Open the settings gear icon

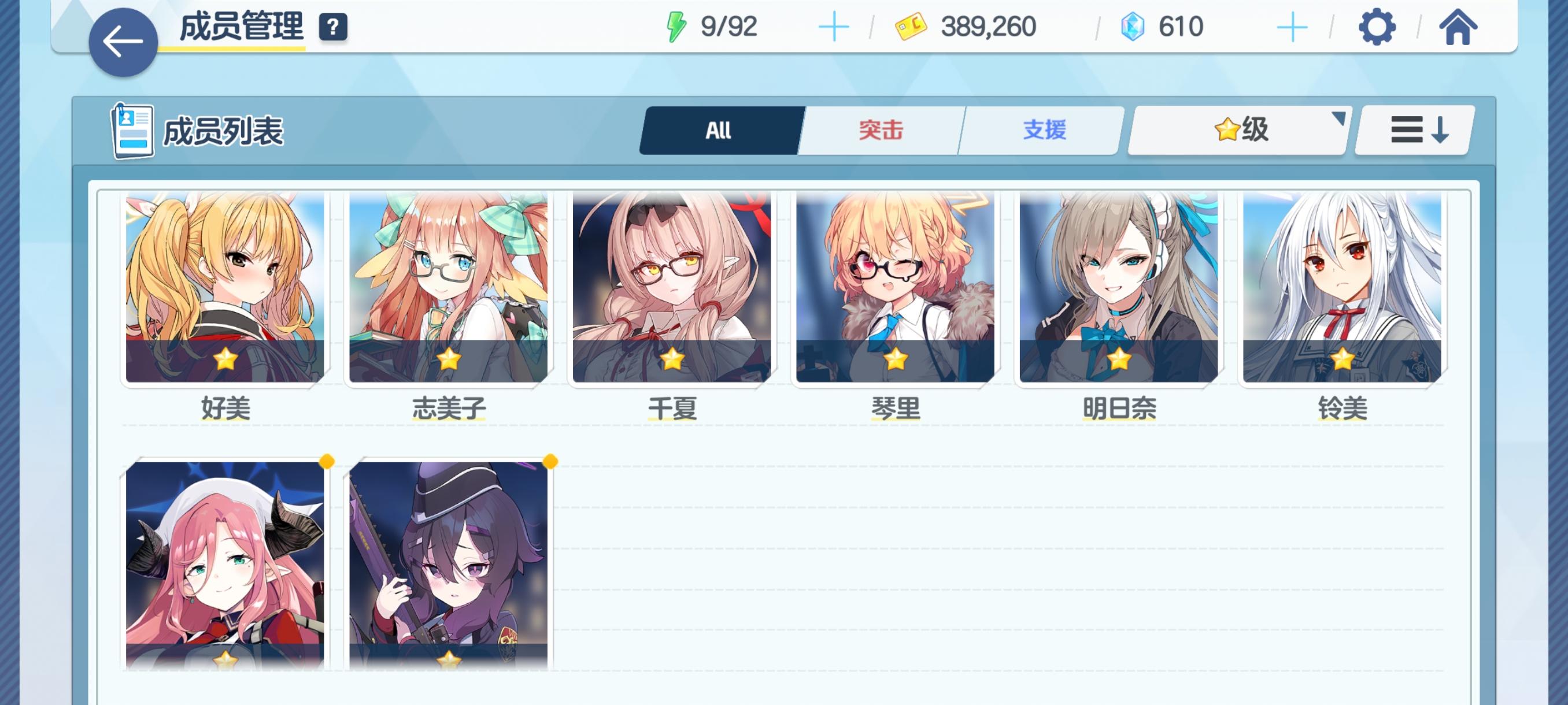coord(1376,25)
